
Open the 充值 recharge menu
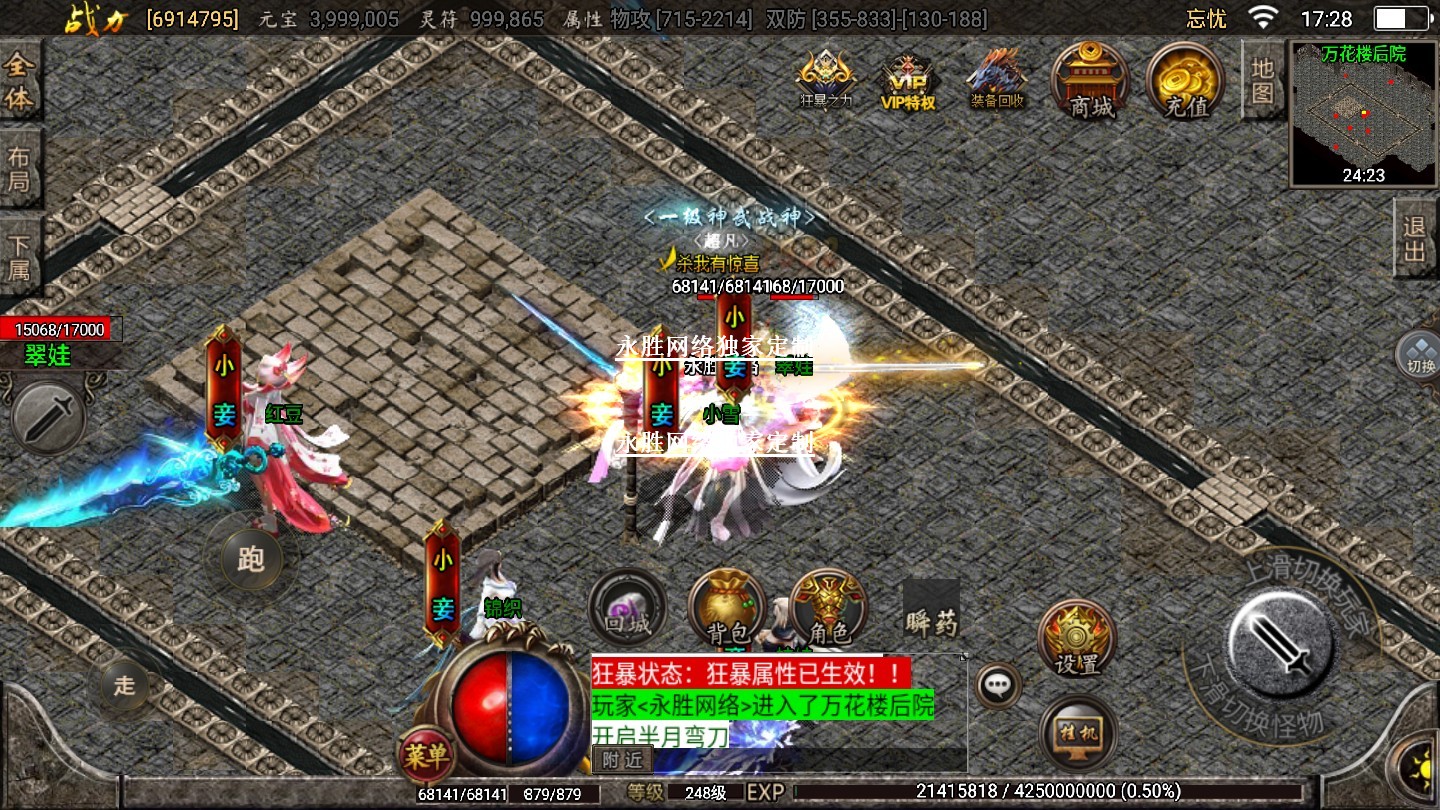pos(1186,80)
